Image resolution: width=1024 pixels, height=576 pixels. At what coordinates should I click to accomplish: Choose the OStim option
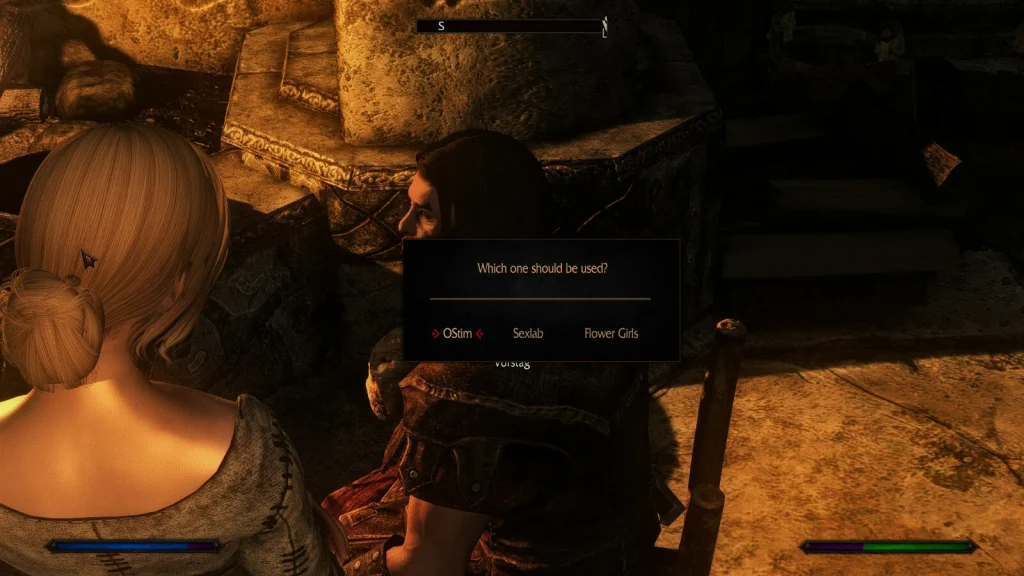[x=457, y=333]
